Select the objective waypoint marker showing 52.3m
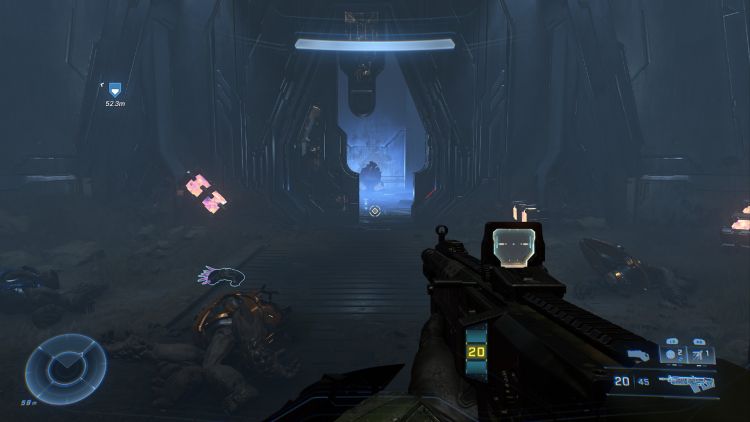750x422 pixels. [114, 90]
